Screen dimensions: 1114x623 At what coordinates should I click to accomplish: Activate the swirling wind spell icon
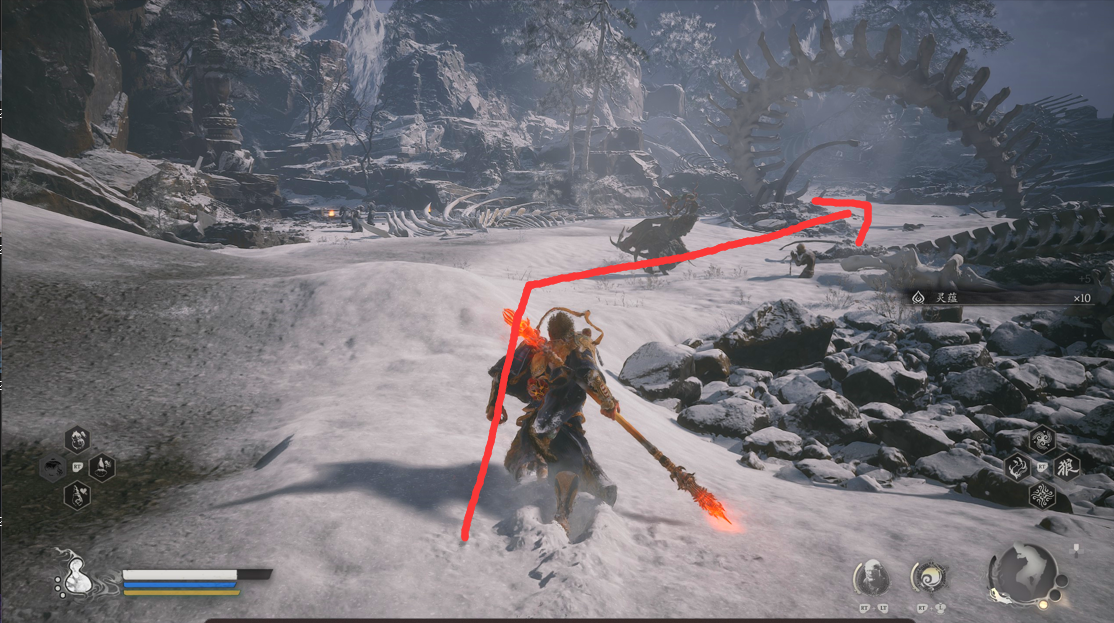[1043, 439]
